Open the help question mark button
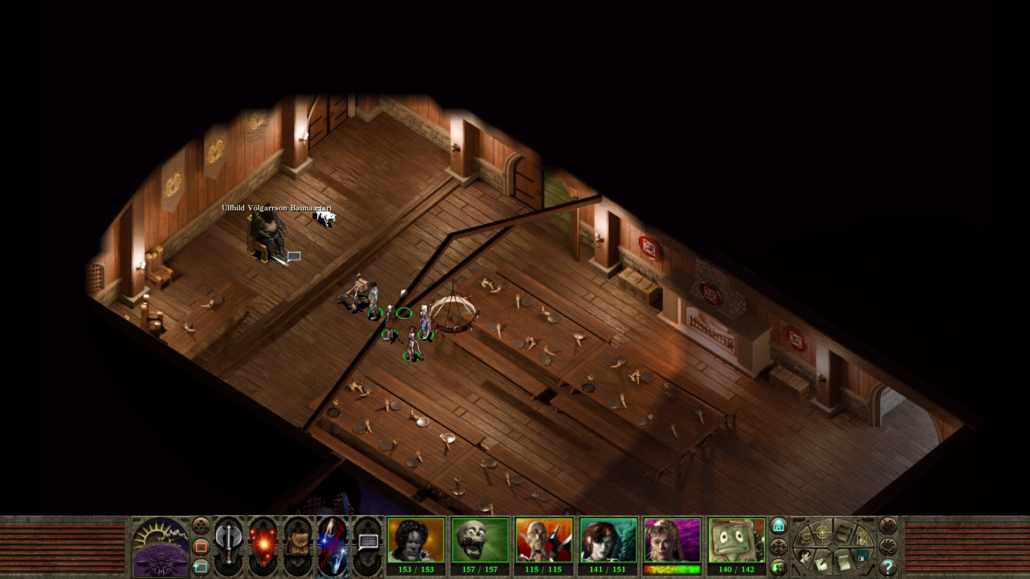The image size is (1030, 579). pyautogui.click(x=887, y=567)
